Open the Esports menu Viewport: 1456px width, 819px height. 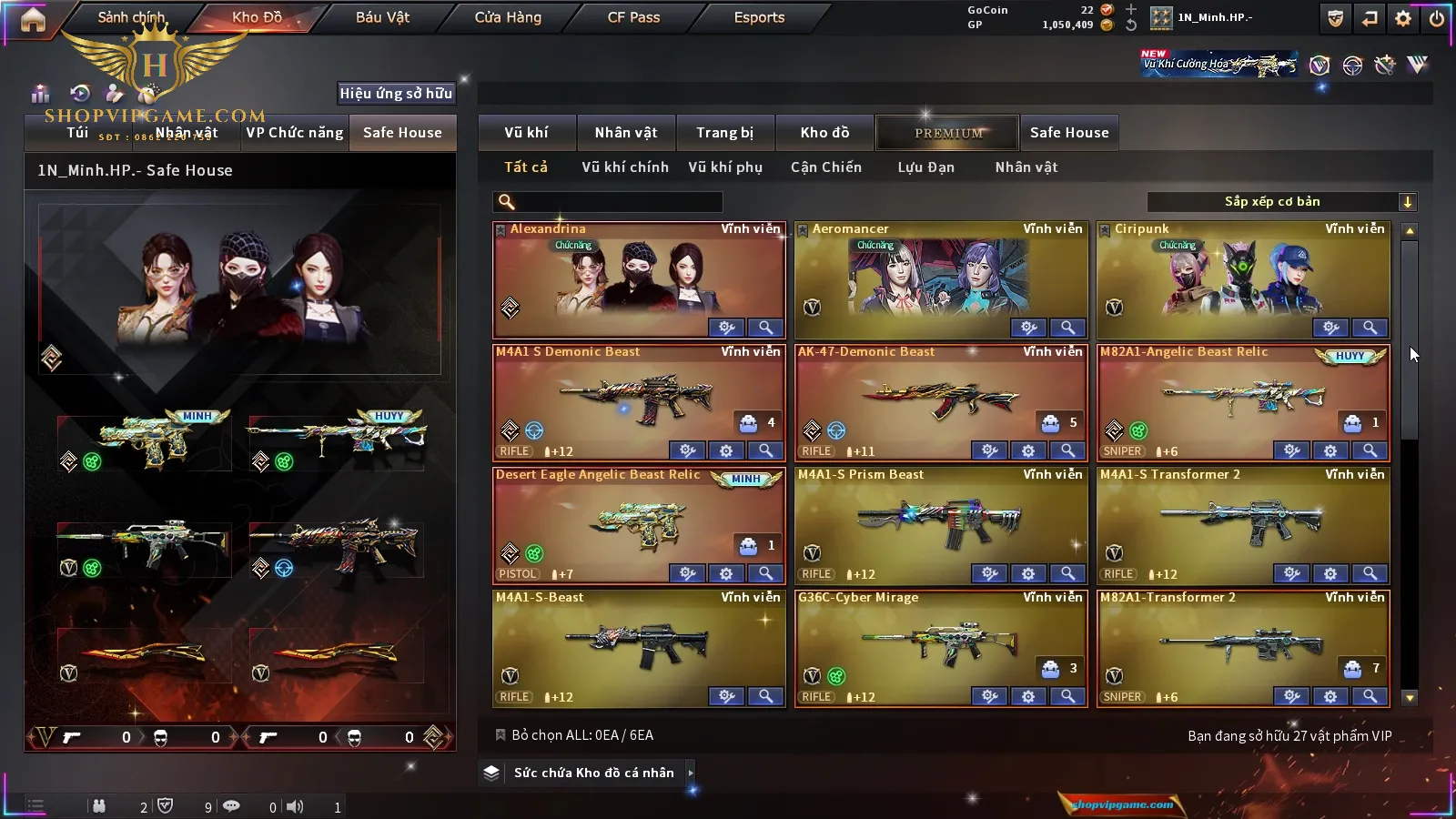pos(759,17)
